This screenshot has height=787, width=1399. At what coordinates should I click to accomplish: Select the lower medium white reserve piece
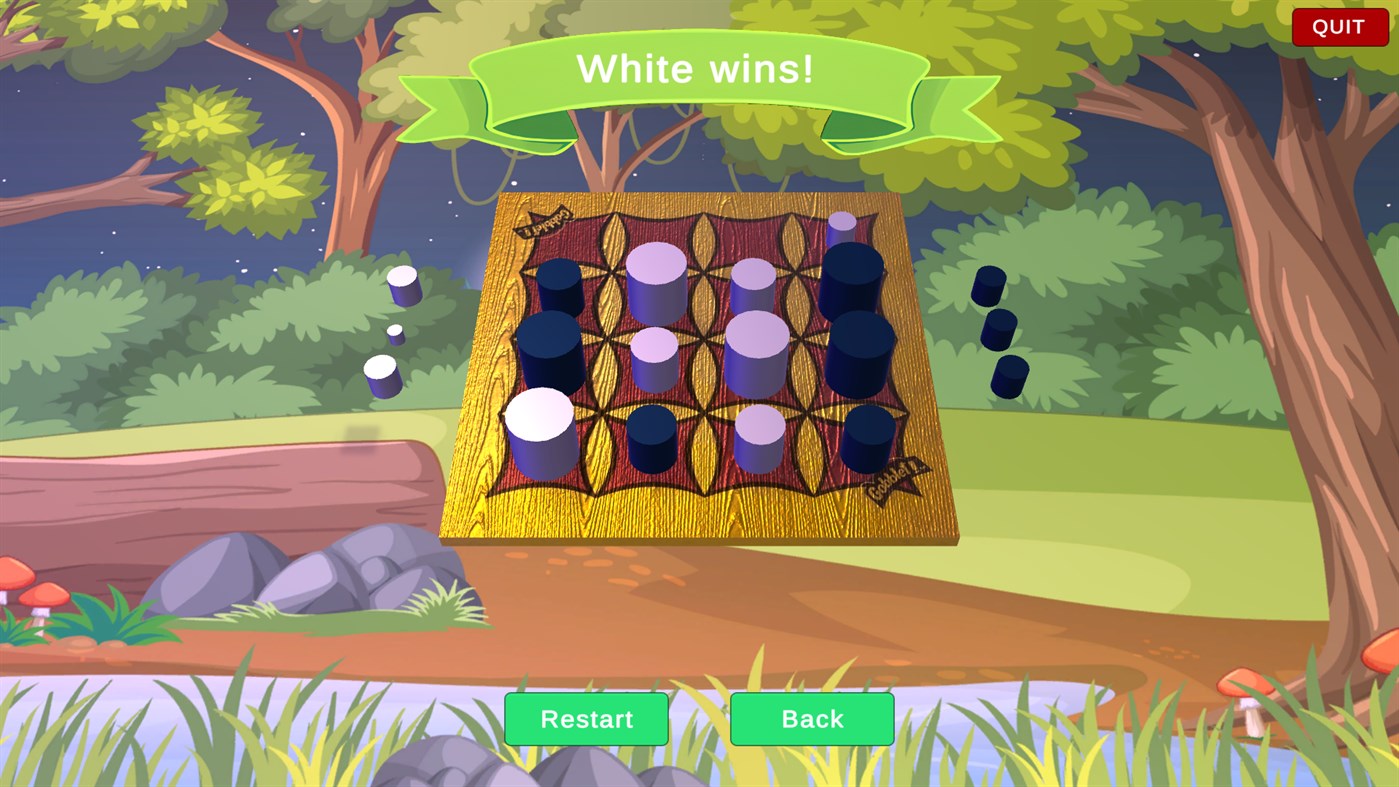tap(385, 378)
